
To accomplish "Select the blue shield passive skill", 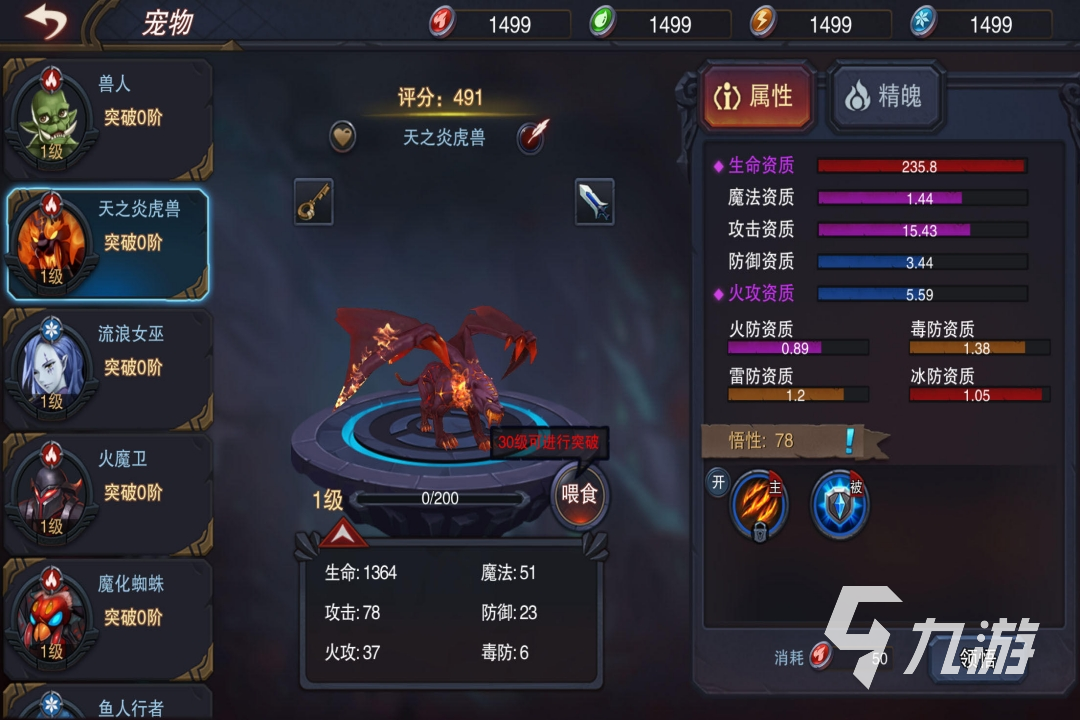I will point(839,505).
